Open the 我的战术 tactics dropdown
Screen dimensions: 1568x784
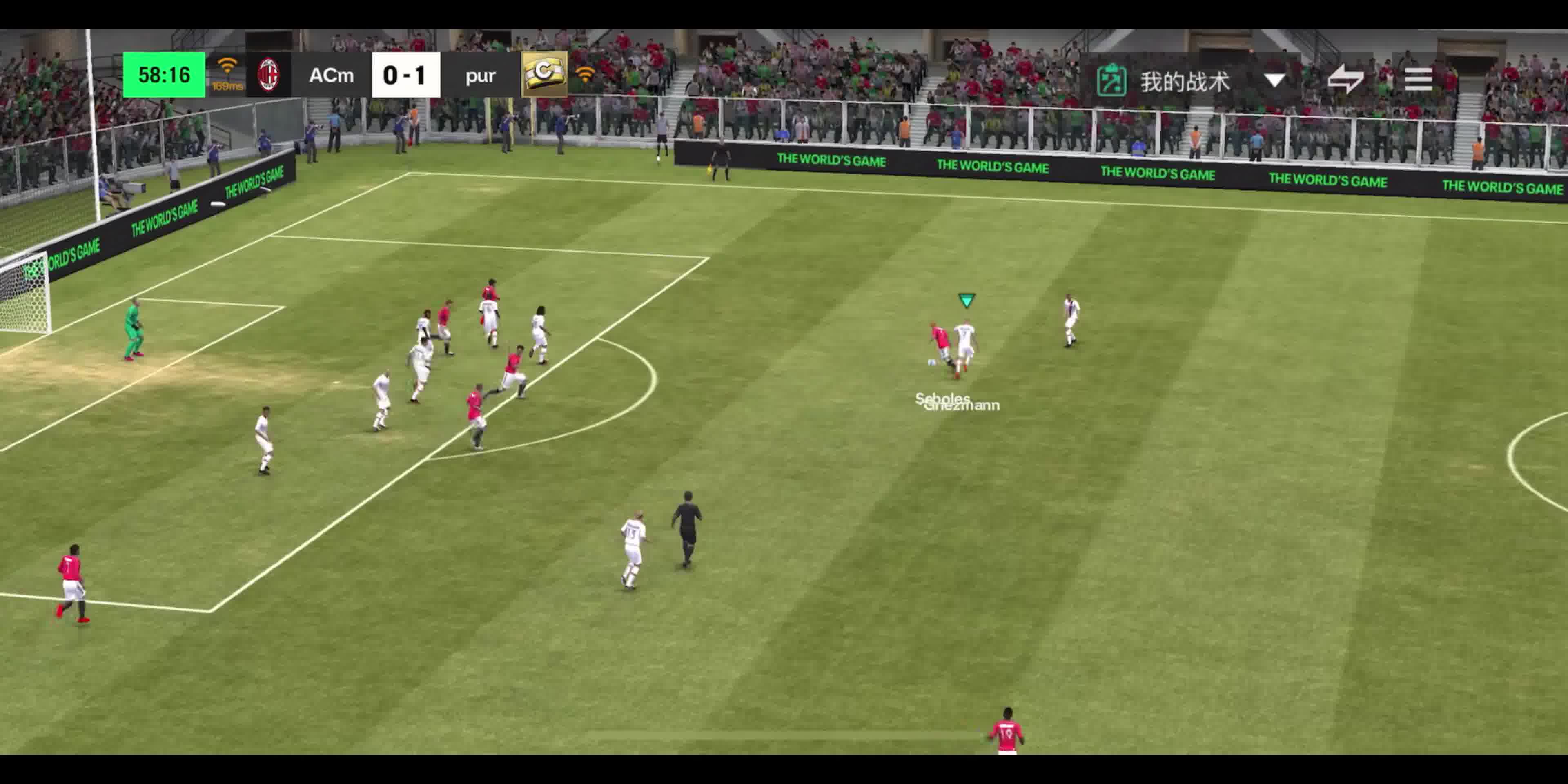(1274, 80)
